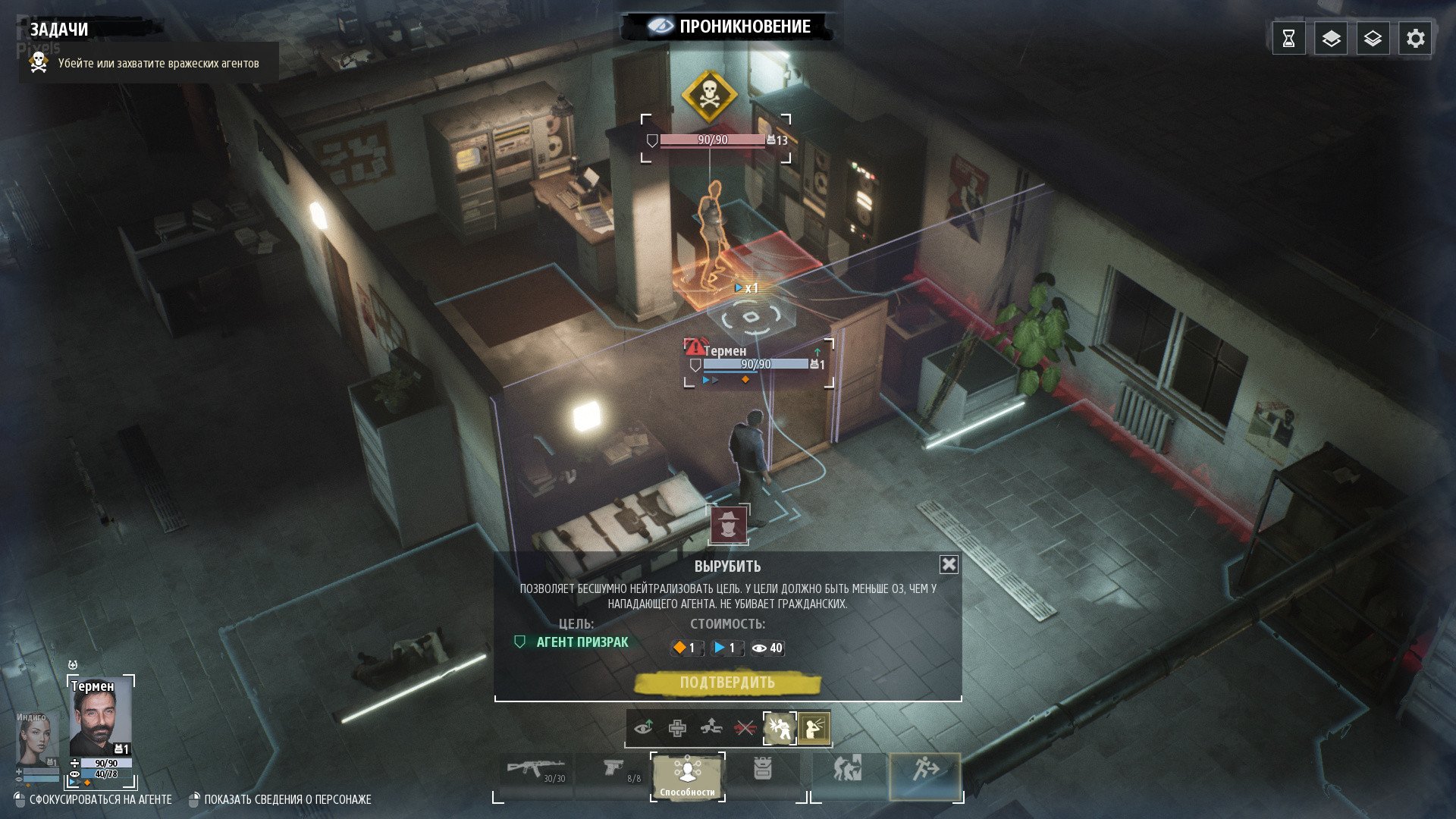Select agent Термен's portrait

pyautogui.click(x=100, y=720)
